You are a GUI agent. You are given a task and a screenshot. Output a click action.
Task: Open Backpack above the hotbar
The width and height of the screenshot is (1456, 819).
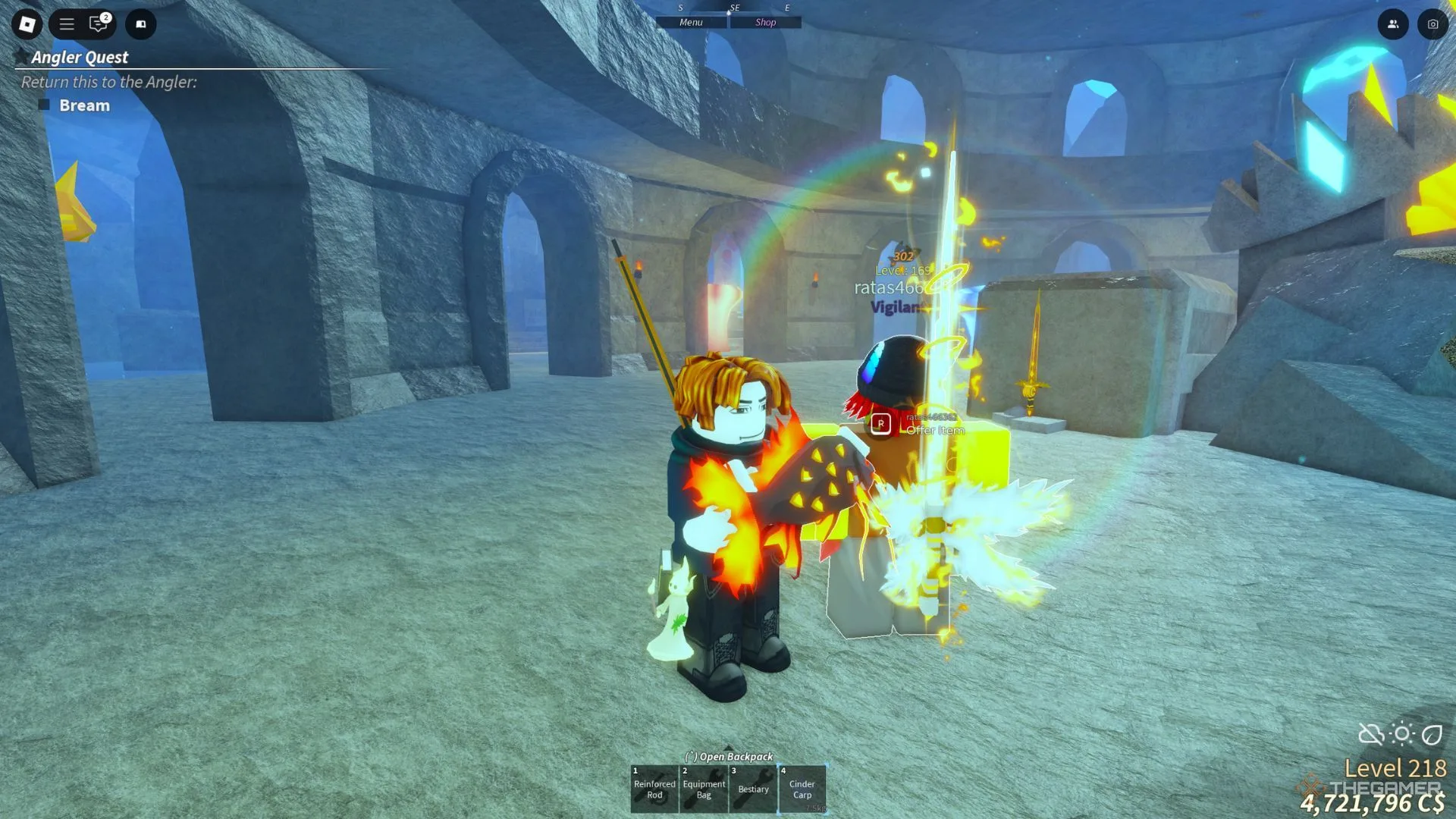(729, 756)
